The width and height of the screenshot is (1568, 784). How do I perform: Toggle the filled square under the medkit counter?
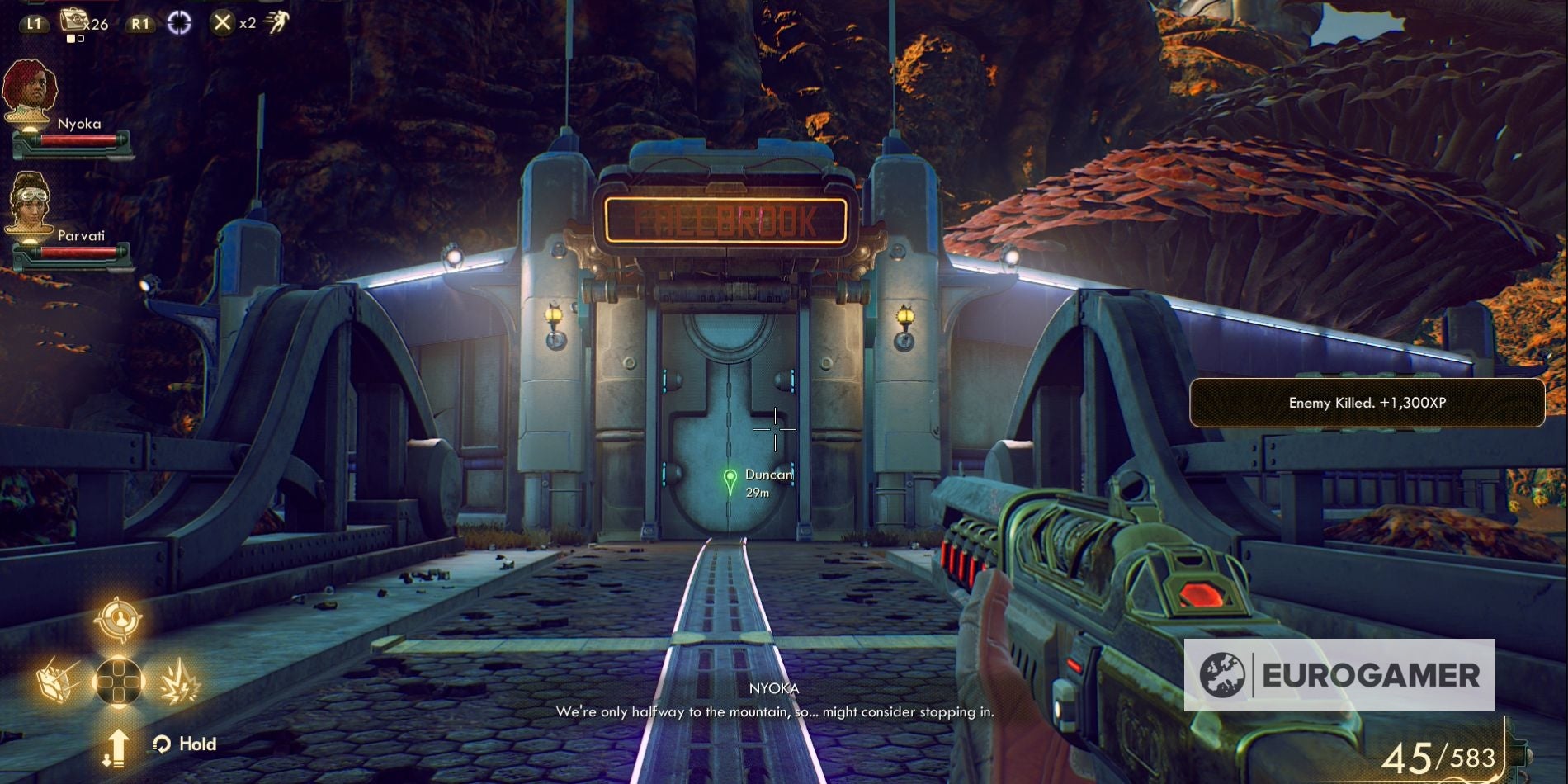click(x=71, y=39)
